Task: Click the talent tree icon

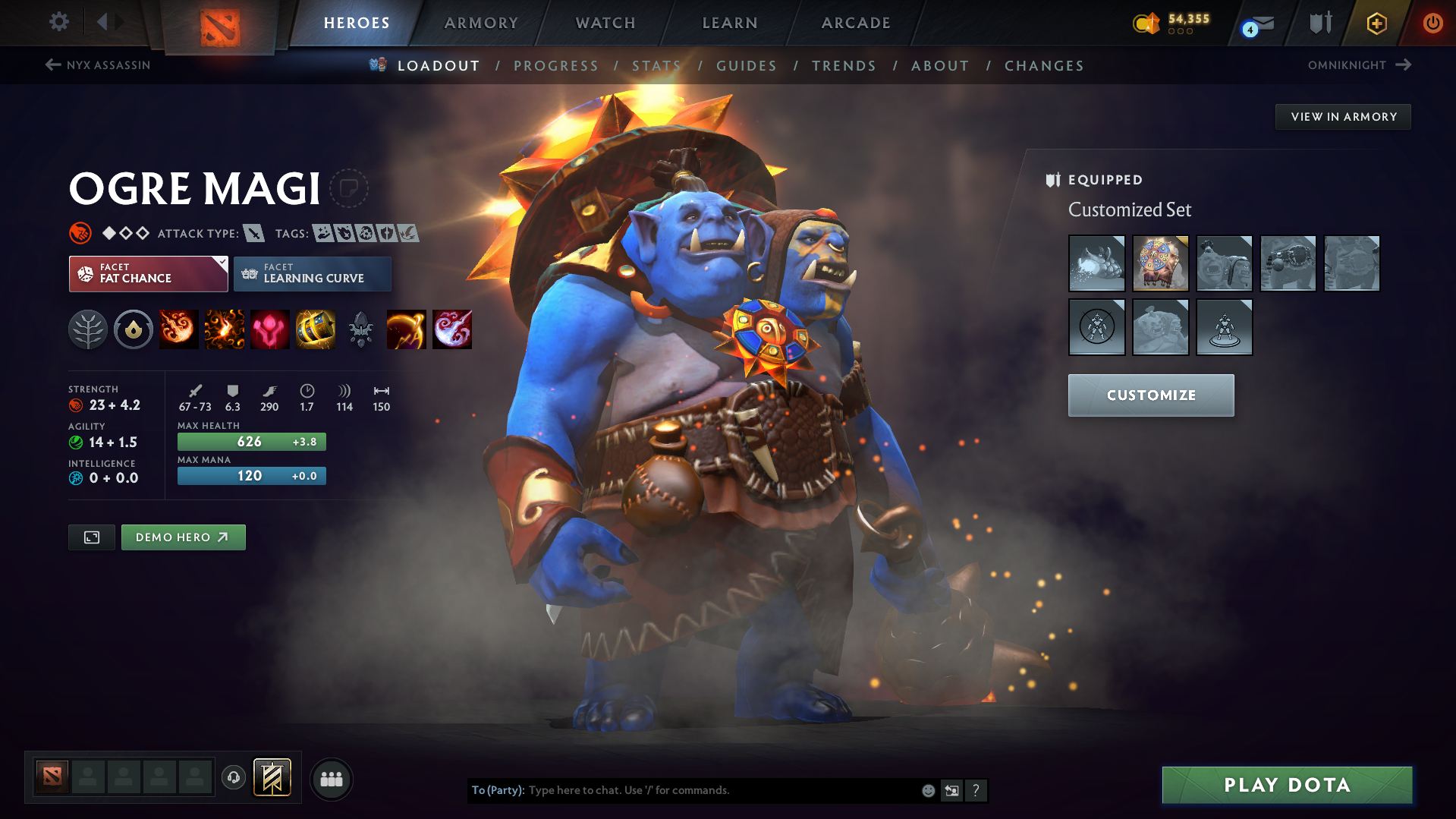Action: (88, 329)
